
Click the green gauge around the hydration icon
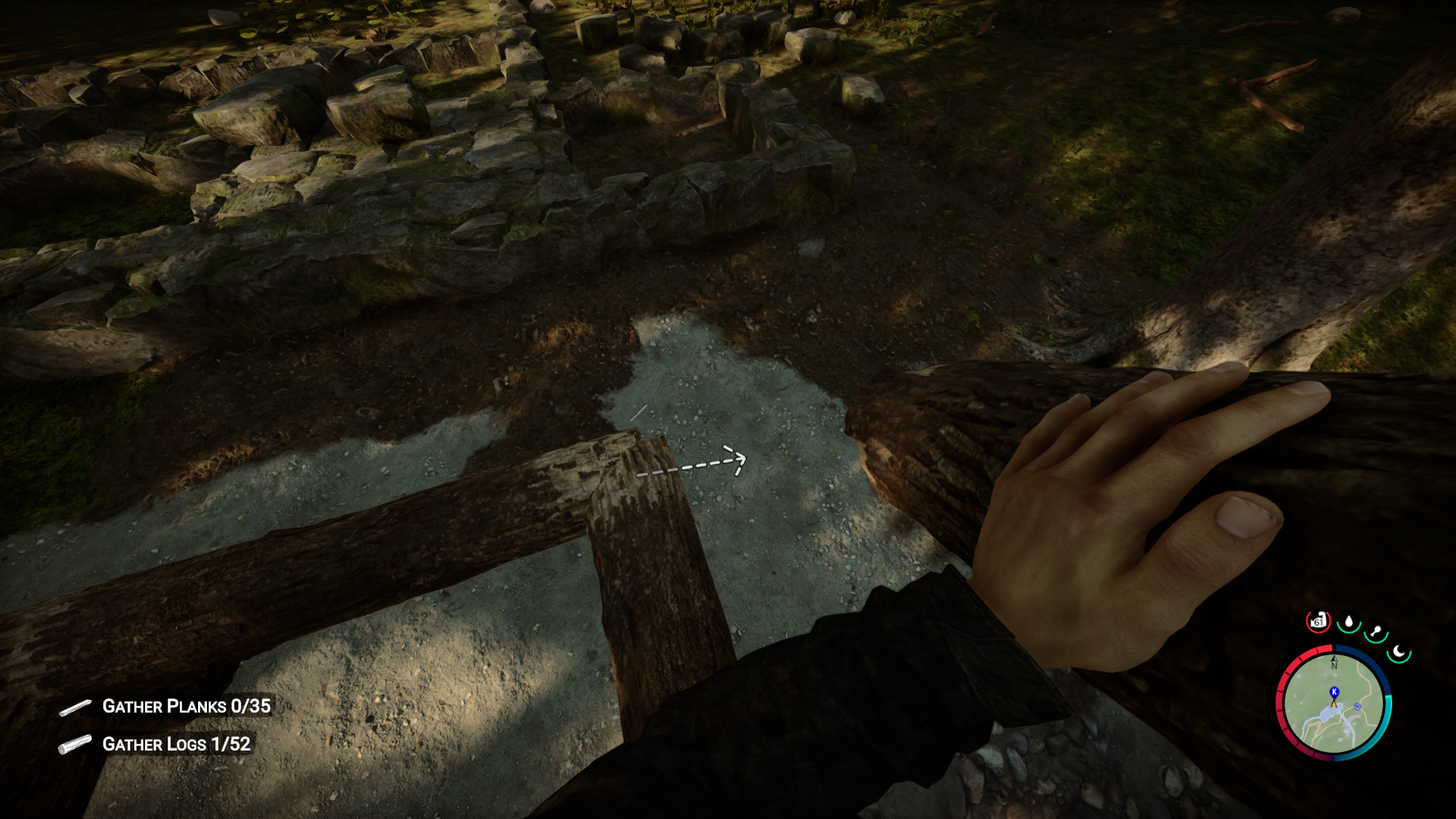pos(1348,632)
